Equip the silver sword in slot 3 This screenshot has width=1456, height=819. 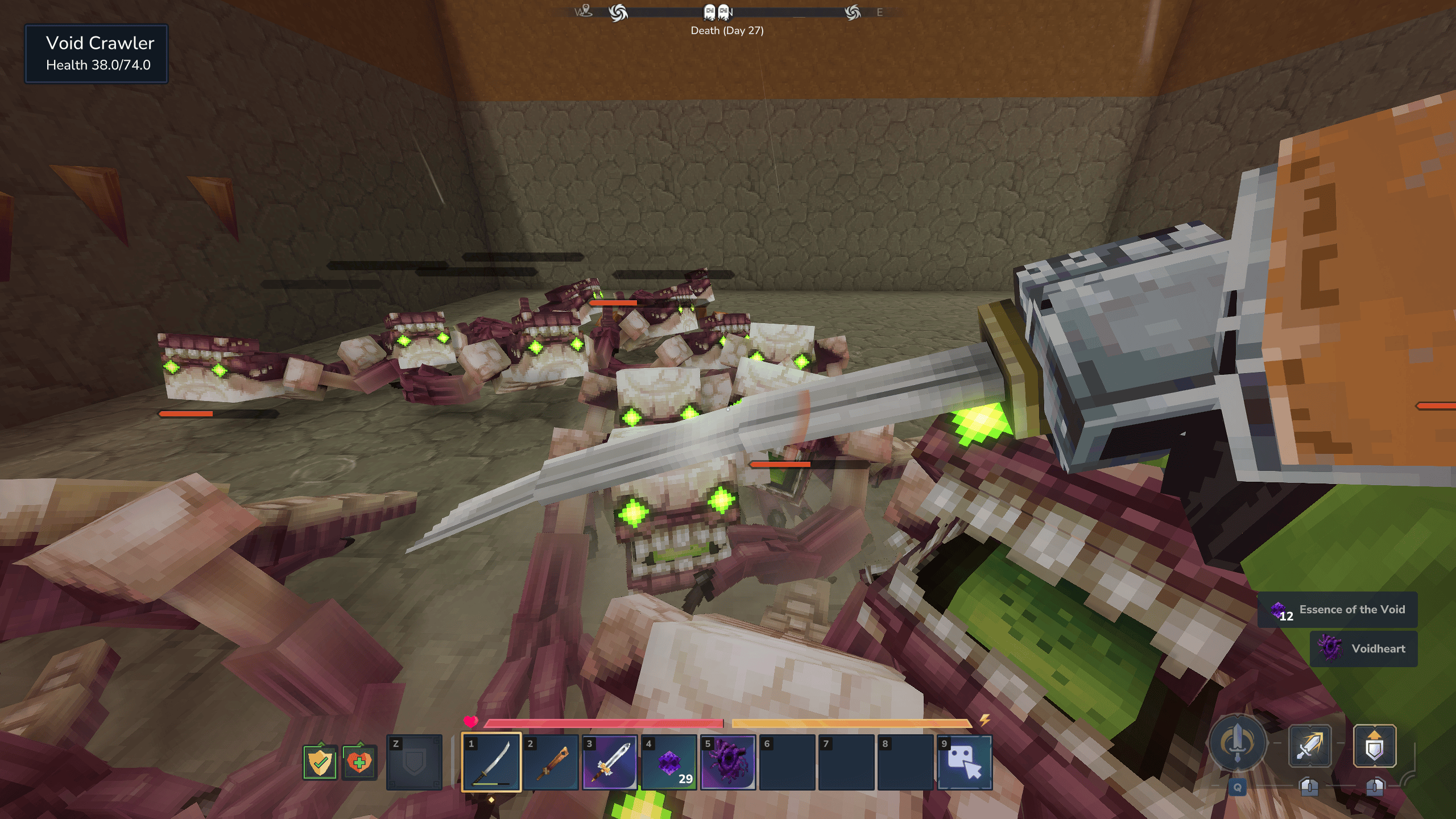pos(610,762)
